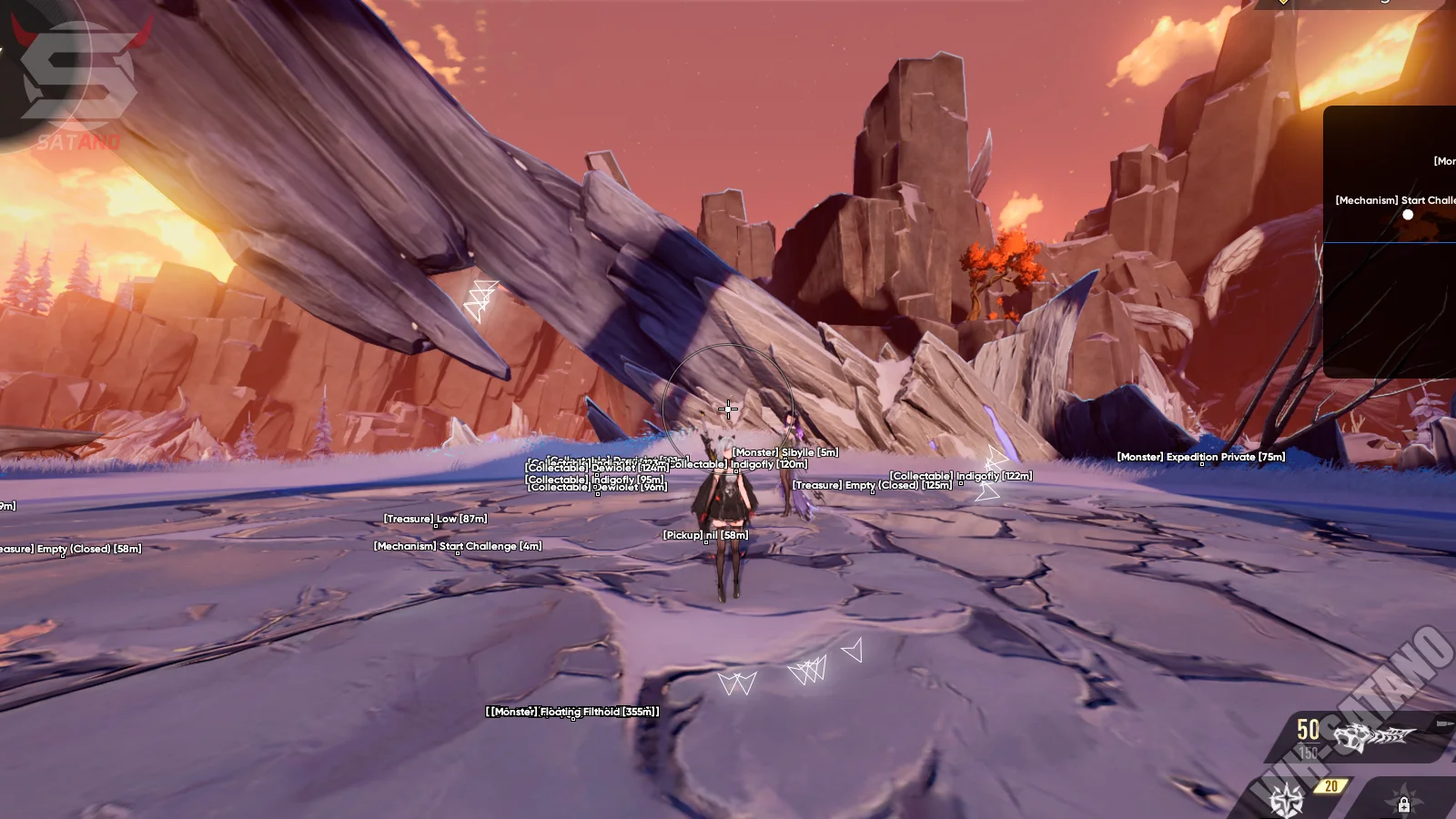Click the locked ability slot
Image resolution: width=1456 pixels, height=819 pixels.
click(x=1404, y=804)
